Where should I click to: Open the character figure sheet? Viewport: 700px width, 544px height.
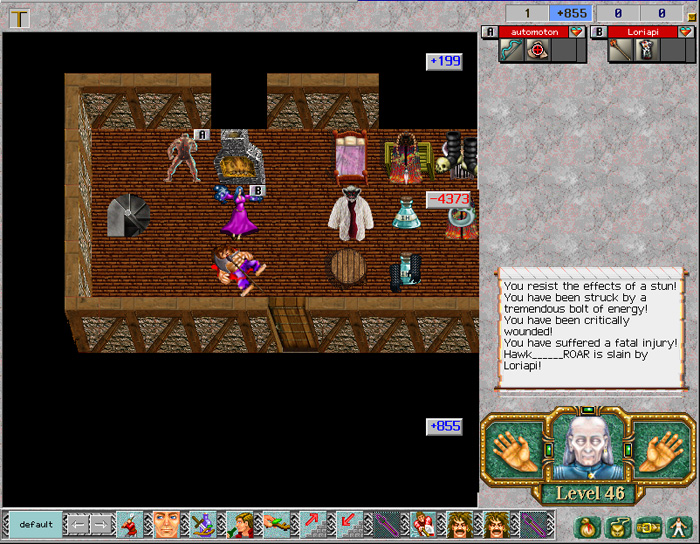[678, 524]
